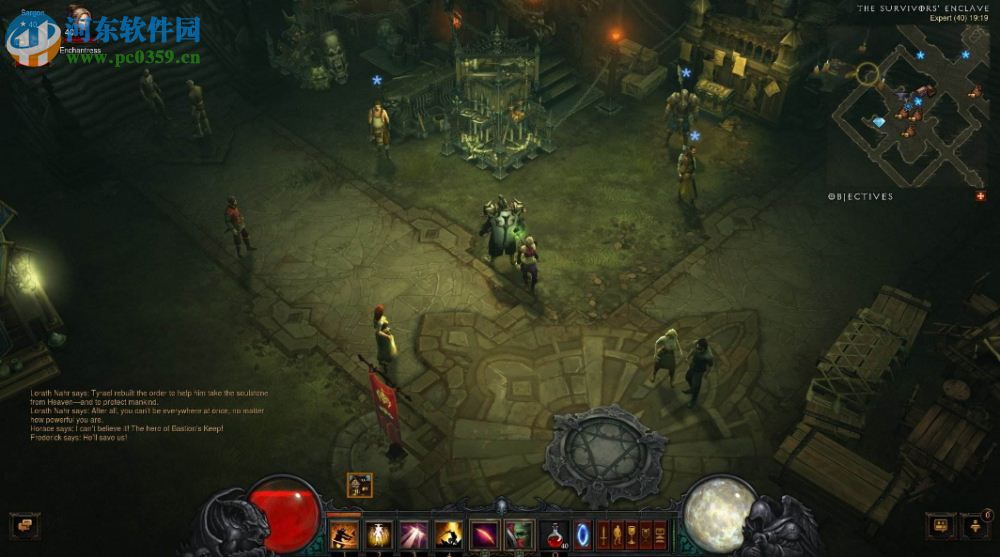Open the sword-icon skills menu button

tap(603, 534)
